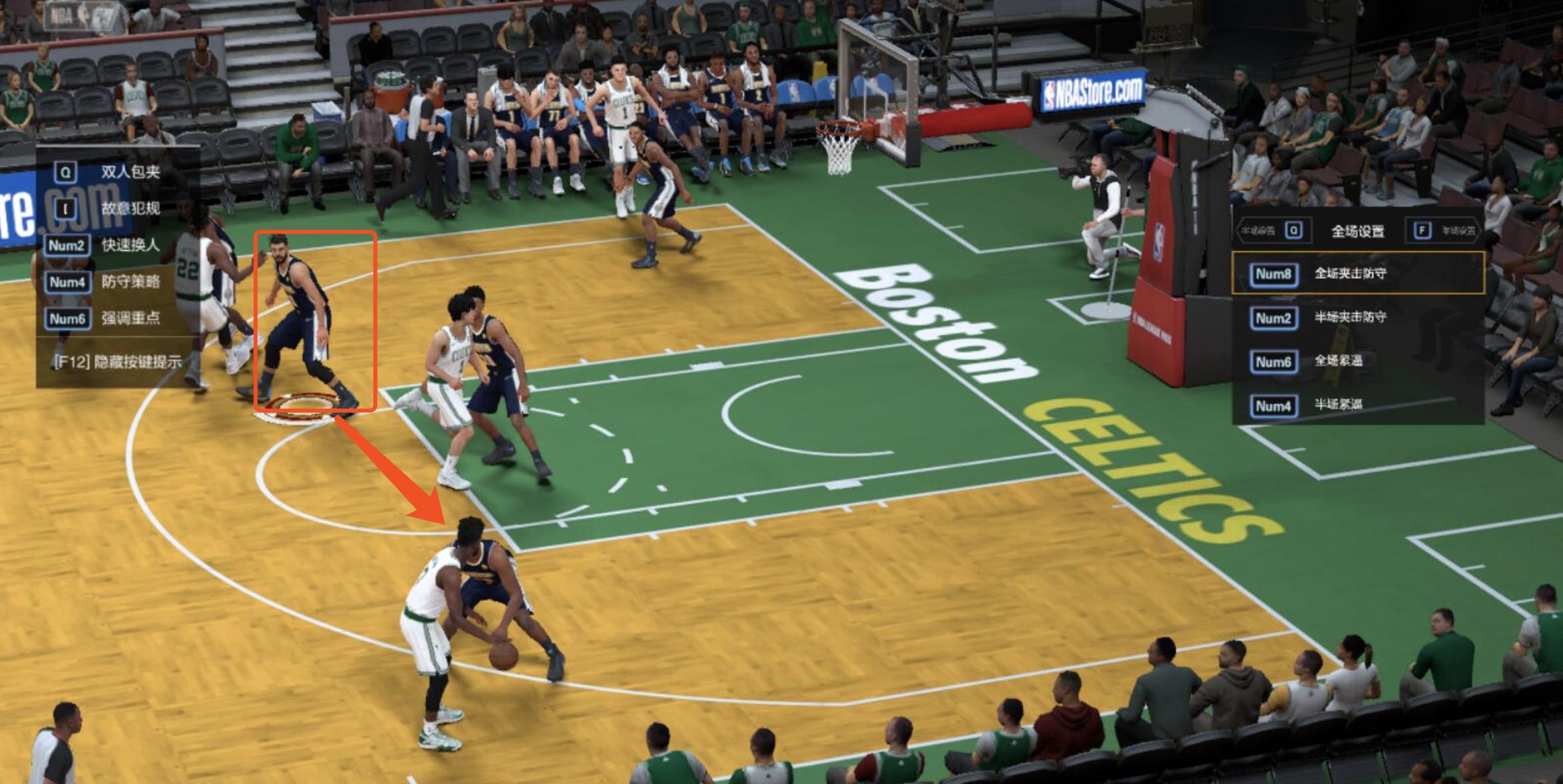Screen dimensions: 1563x784
Task: Click the Q key icon for 双人包夹
Action: click(66, 172)
